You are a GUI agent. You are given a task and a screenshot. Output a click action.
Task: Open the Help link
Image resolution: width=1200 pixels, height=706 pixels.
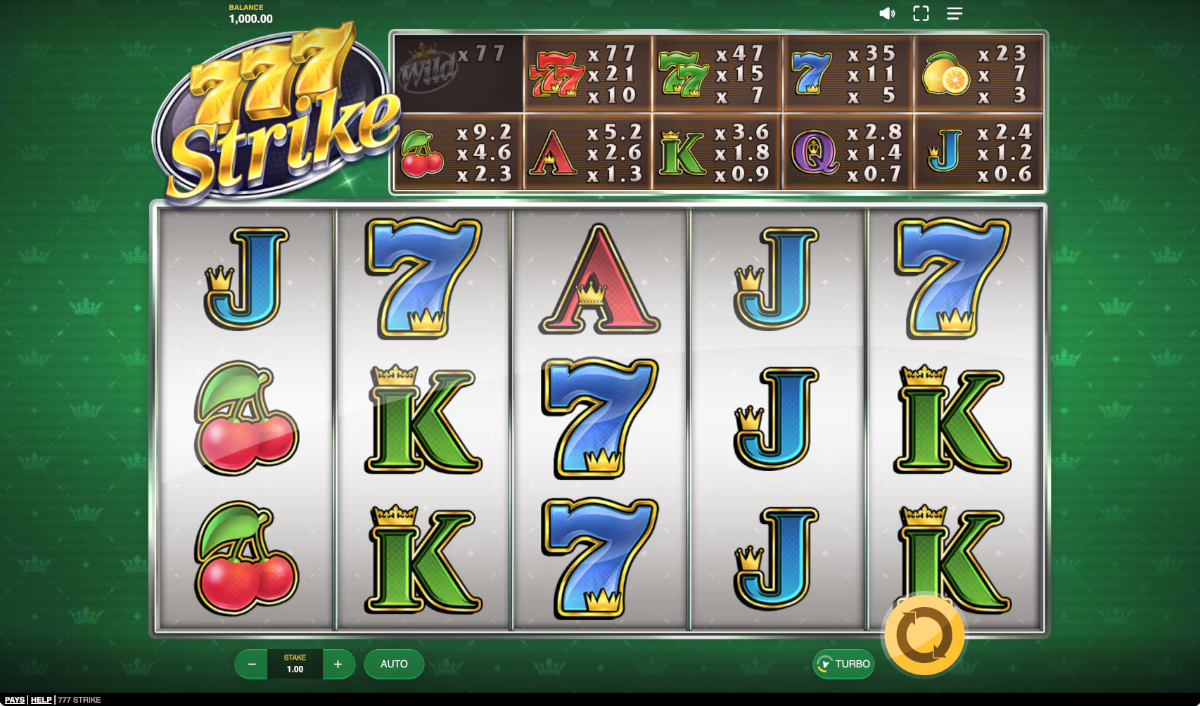tap(41, 700)
